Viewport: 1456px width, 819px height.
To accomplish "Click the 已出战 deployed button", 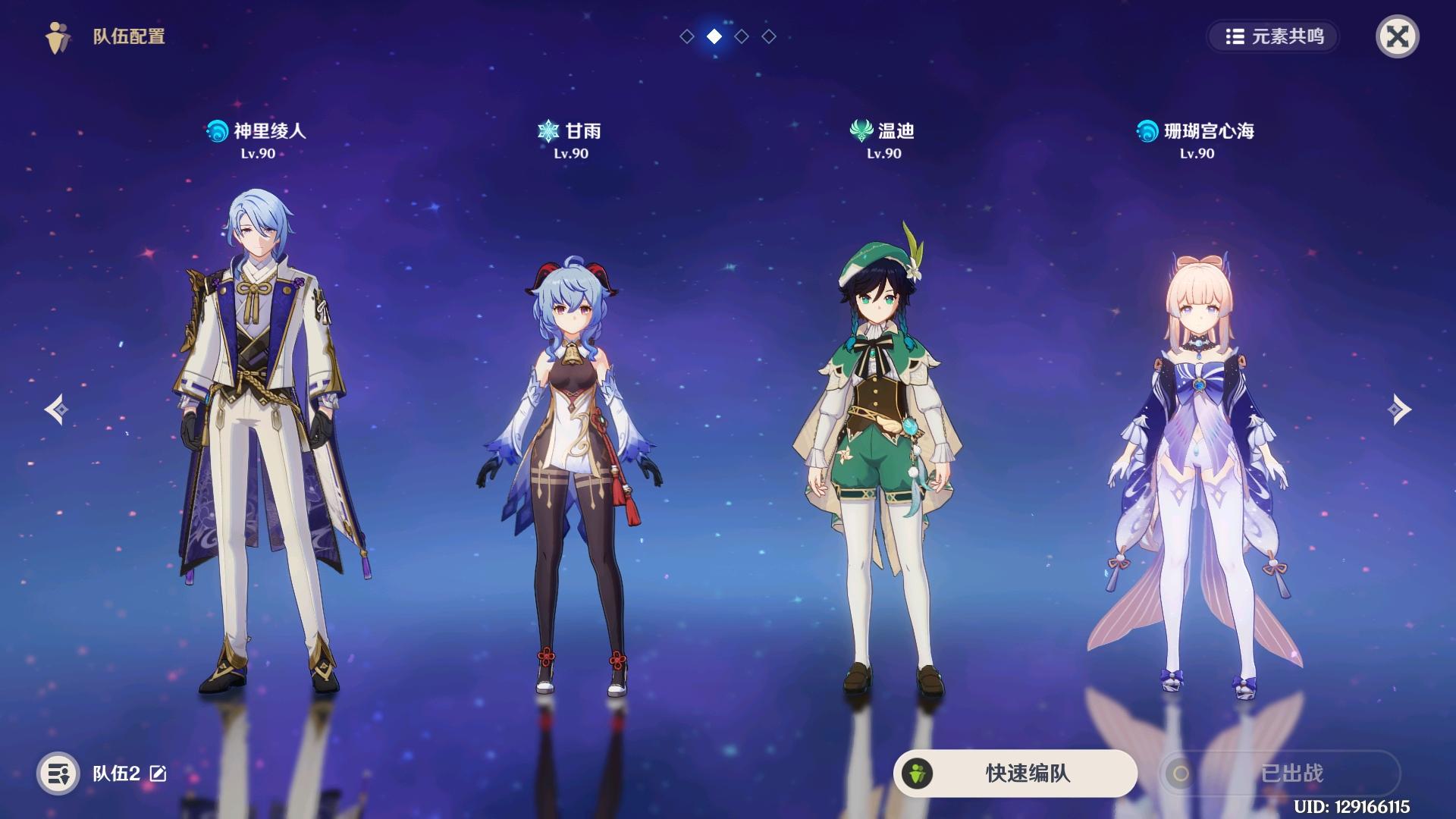I will tap(1279, 773).
